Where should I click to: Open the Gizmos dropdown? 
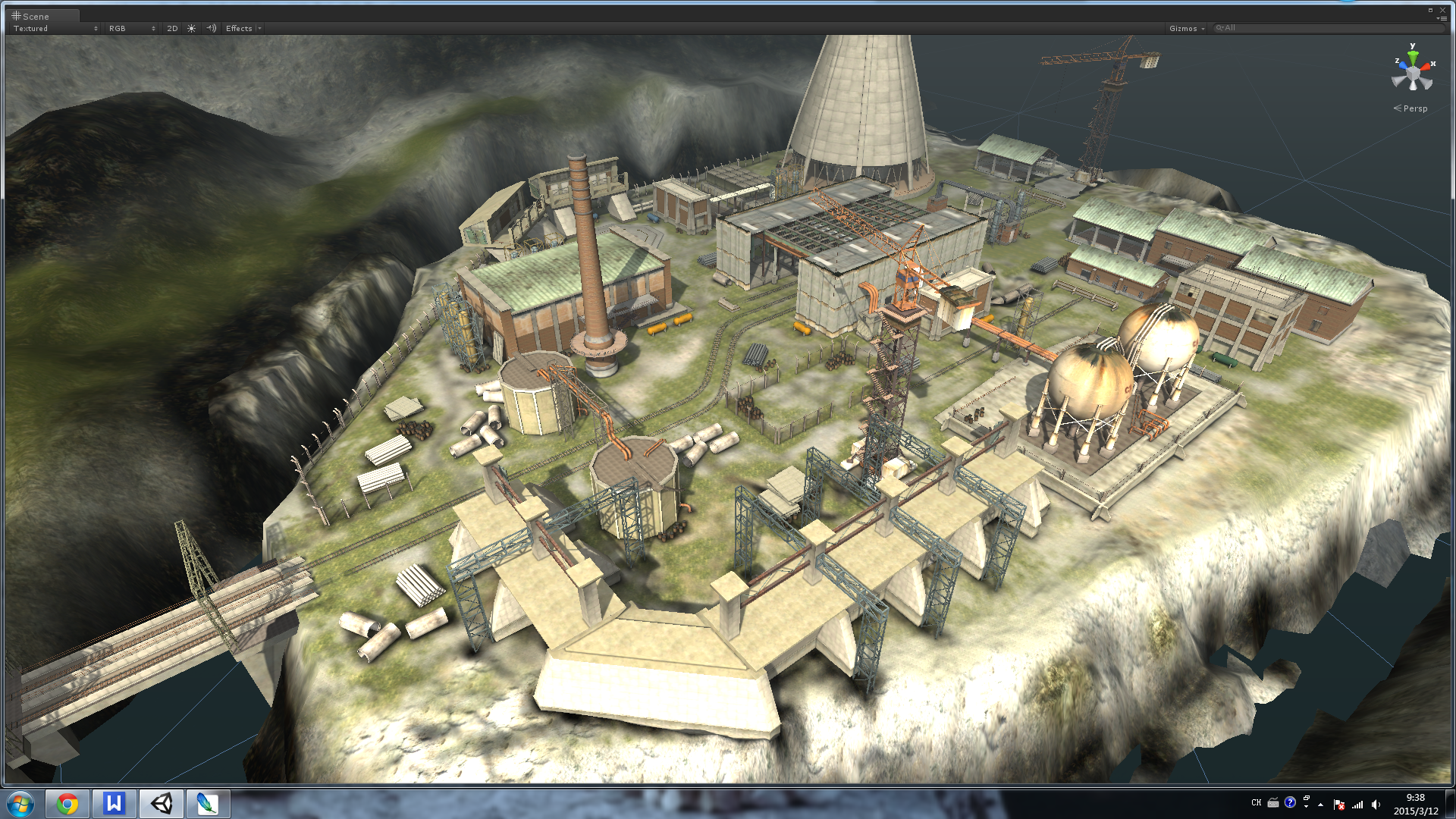[x=1186, y=29]
